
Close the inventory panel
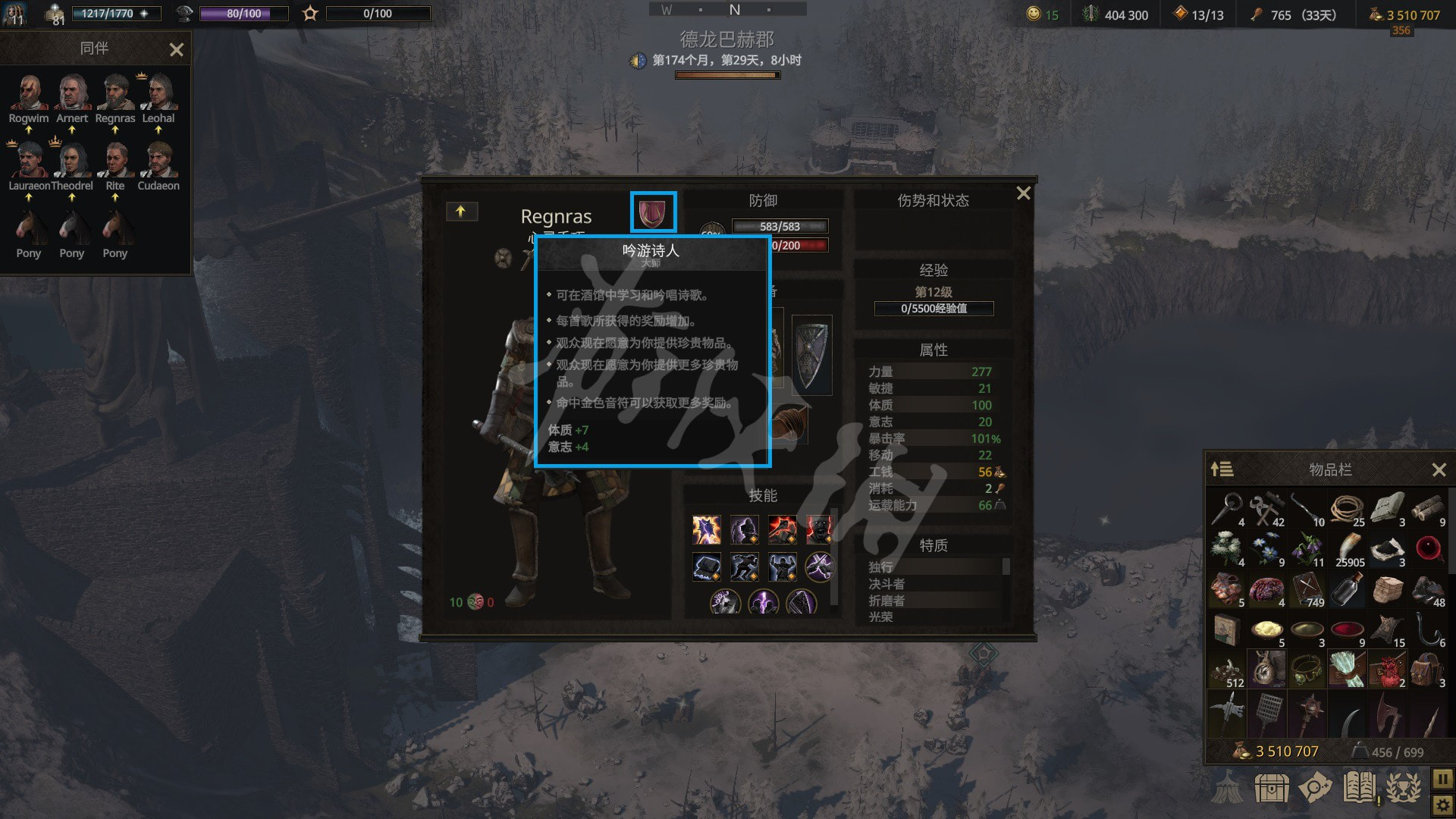(1439, 470)
